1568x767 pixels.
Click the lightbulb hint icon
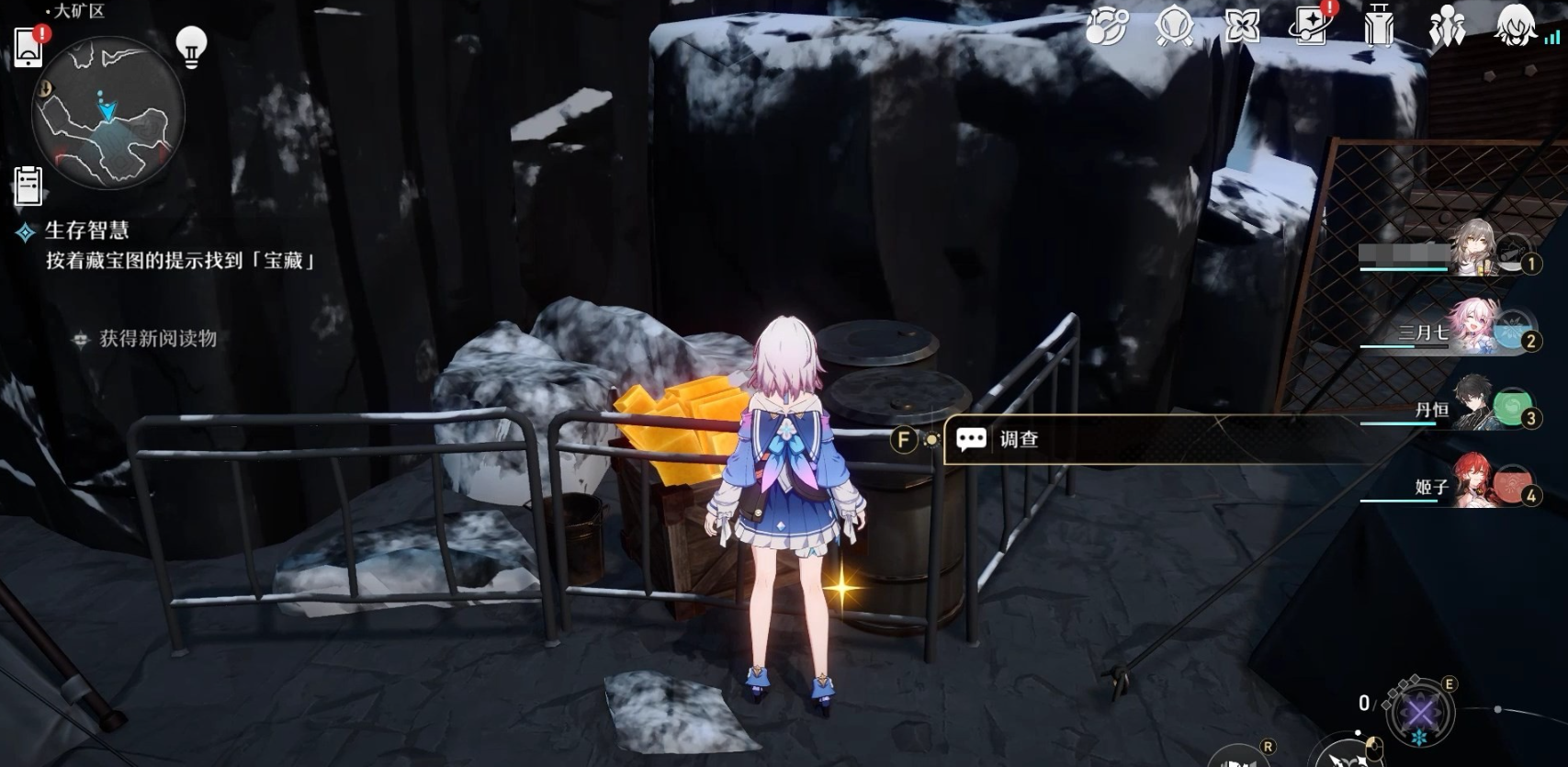[x=191, y=45]
